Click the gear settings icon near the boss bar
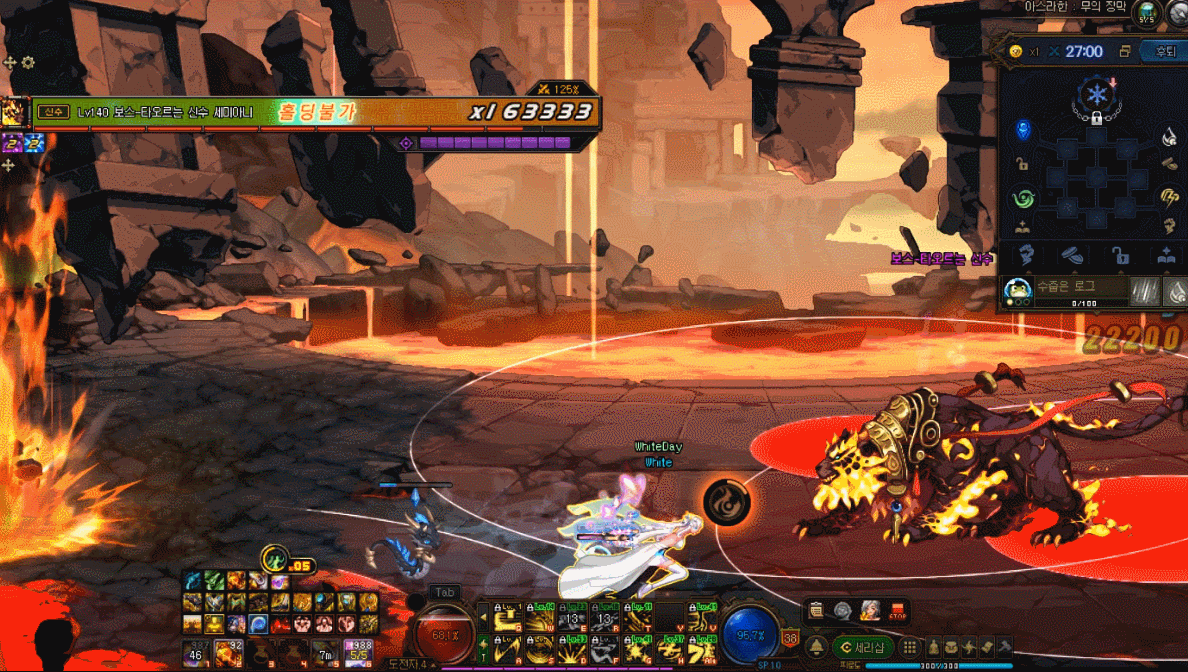Screen dimensions: 1188x672 28,62
